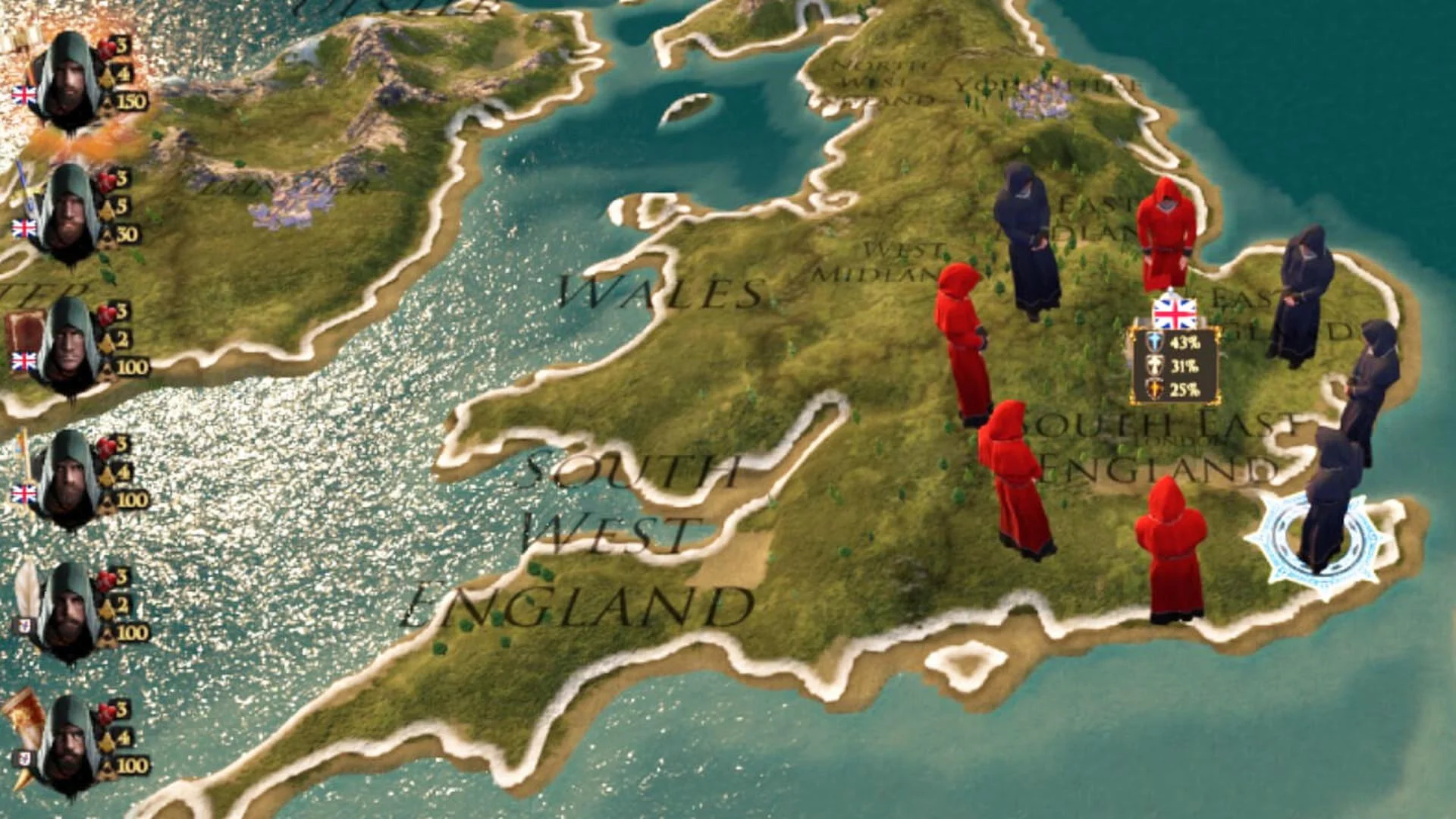Click the heart icon on the top agent
This screenshot has width=1456, height=819.
coord(104,45)
